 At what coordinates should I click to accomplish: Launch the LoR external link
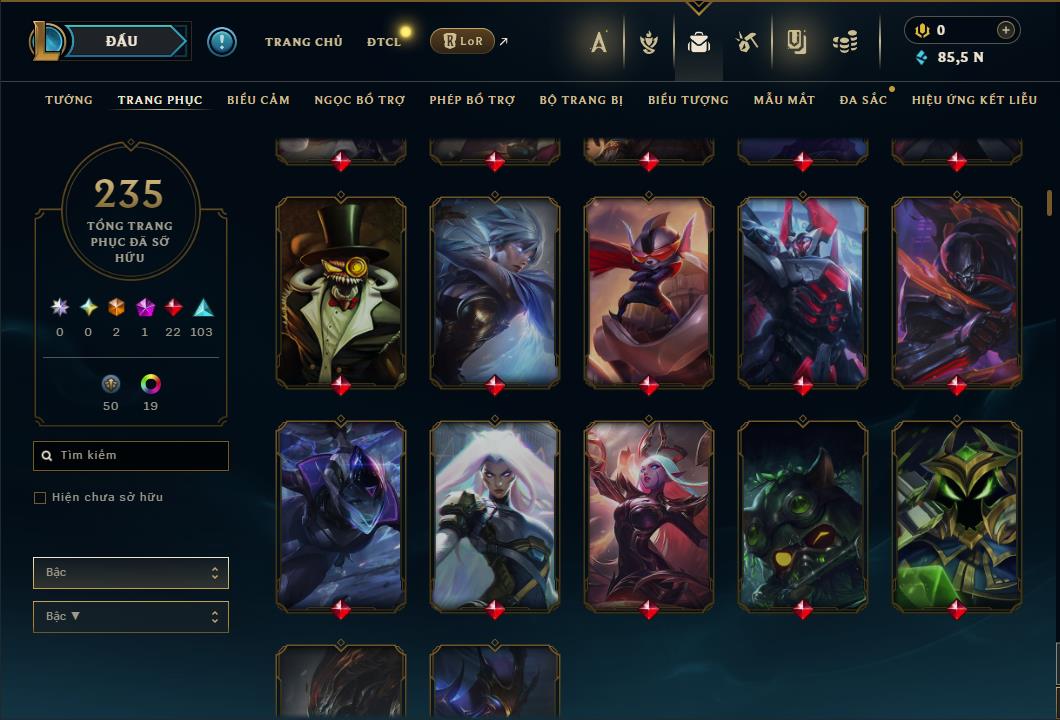463,41
